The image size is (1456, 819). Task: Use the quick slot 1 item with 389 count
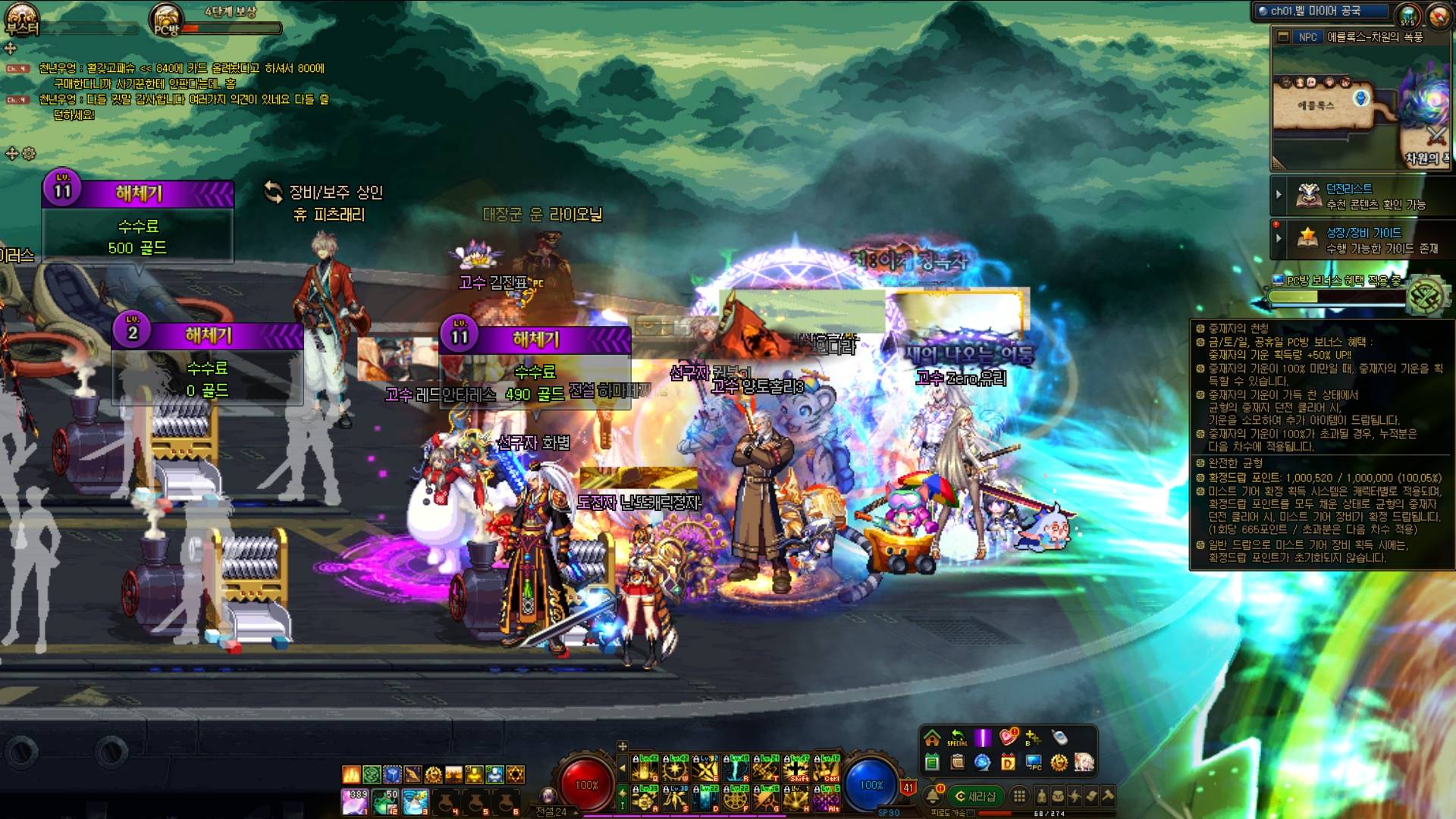click(x=354, y=802)
